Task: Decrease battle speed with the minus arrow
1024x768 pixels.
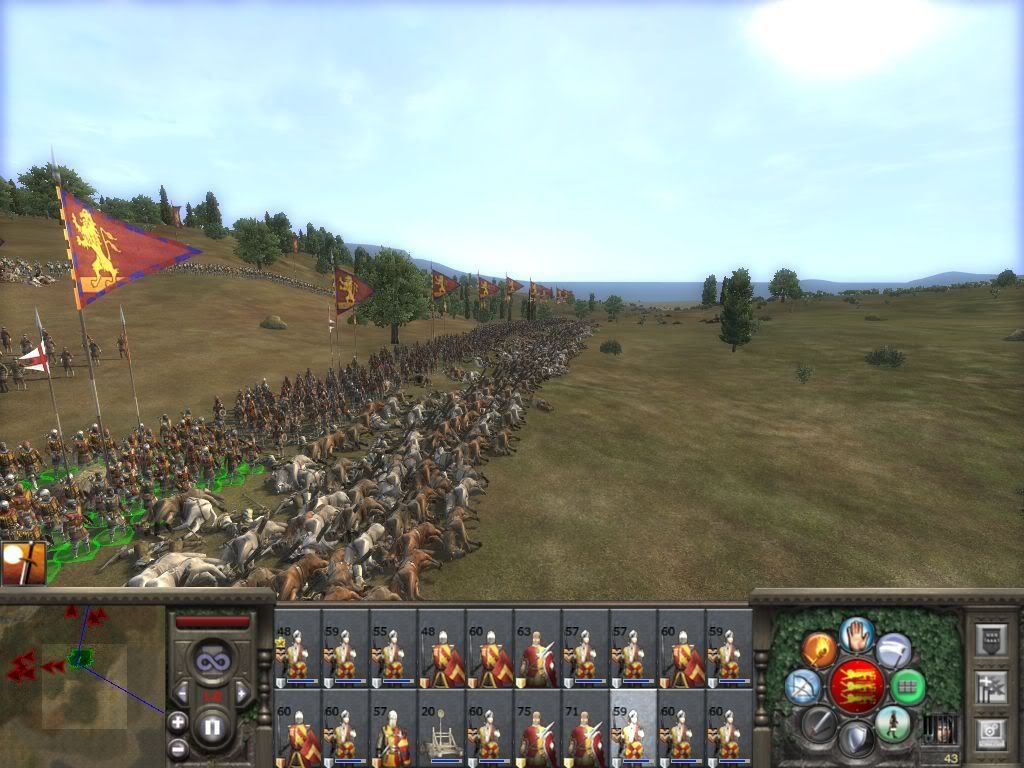Action: point(181,692)
